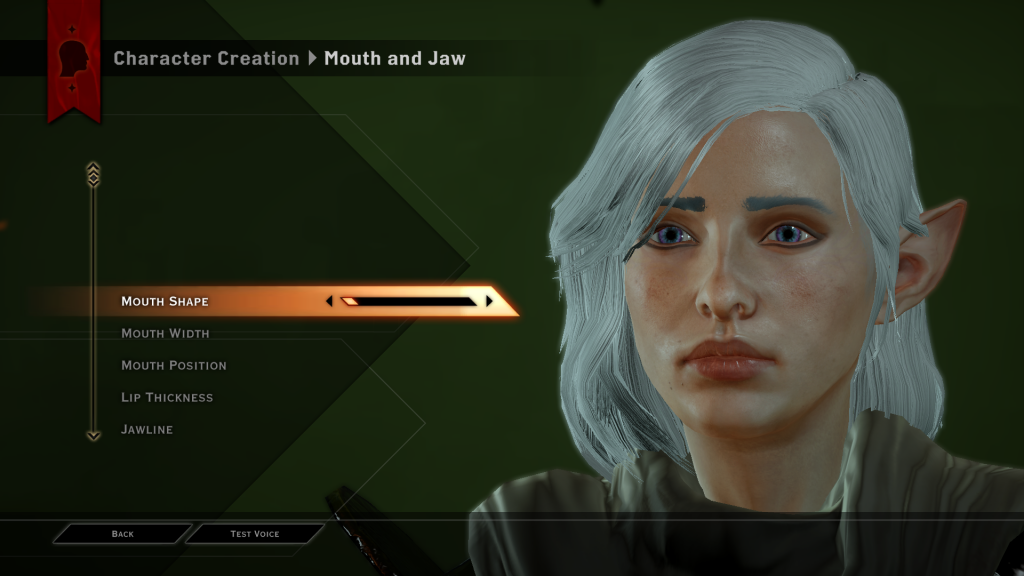Open the Mouth Position setting
Viewport: 1024px width, 576px height.
click(x=173, y=365)
